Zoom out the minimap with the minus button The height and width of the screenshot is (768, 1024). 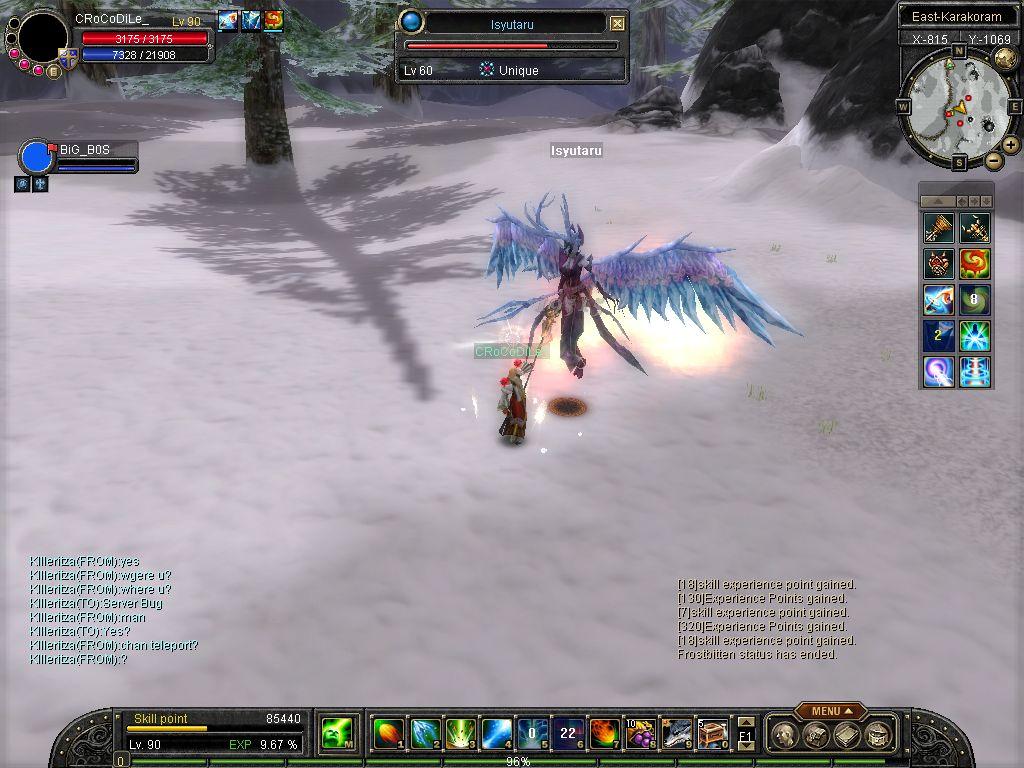[x=993, y=160]
